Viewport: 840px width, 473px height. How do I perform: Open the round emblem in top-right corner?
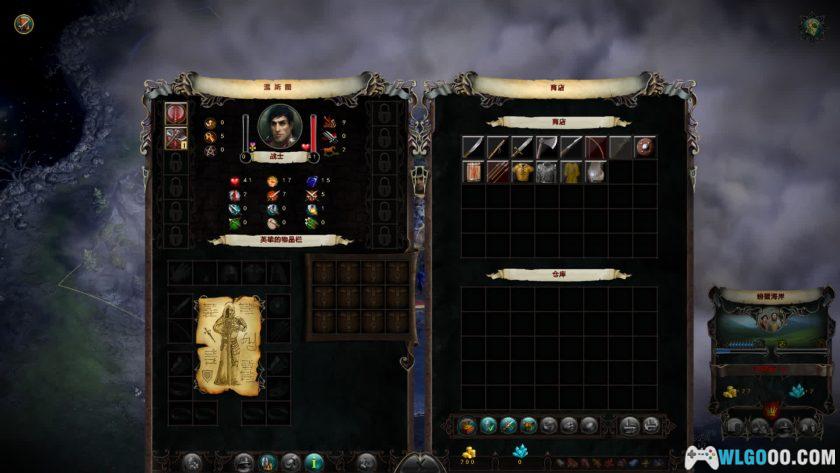tap(812, 26)
